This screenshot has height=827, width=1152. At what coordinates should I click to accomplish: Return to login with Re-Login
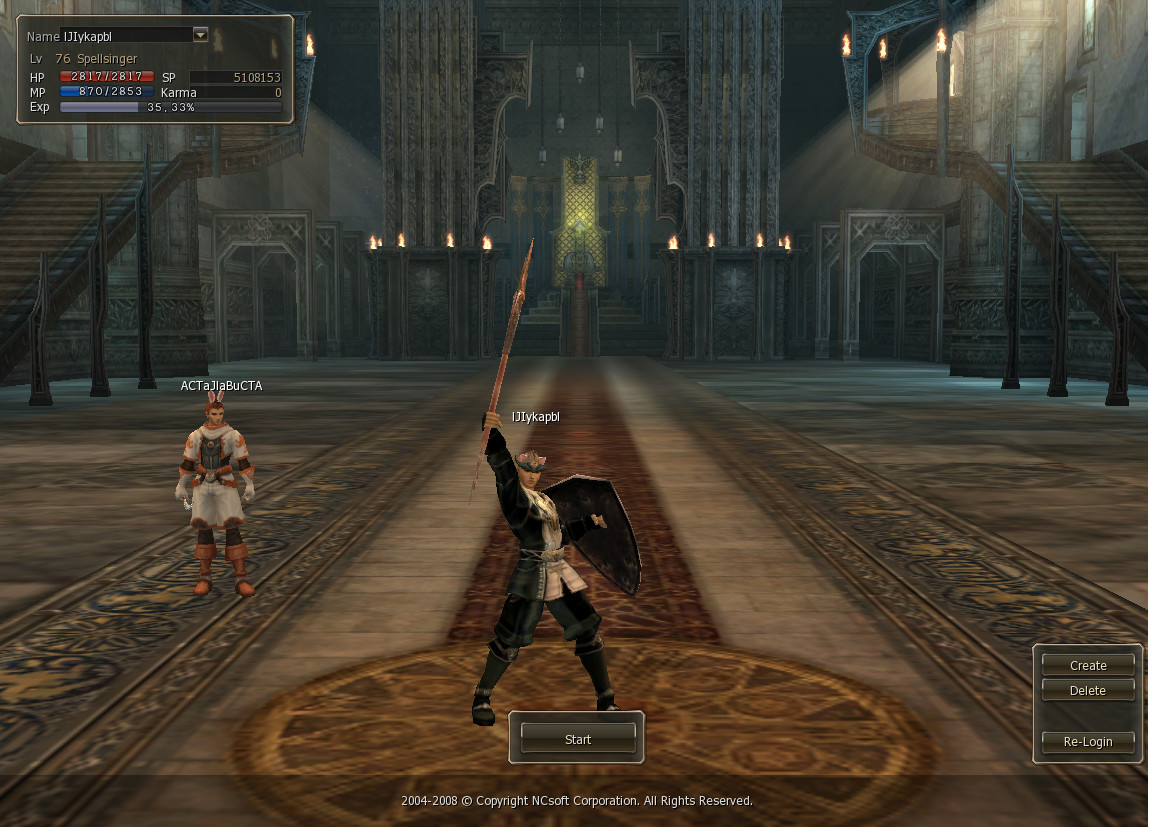pos(1088,742)
